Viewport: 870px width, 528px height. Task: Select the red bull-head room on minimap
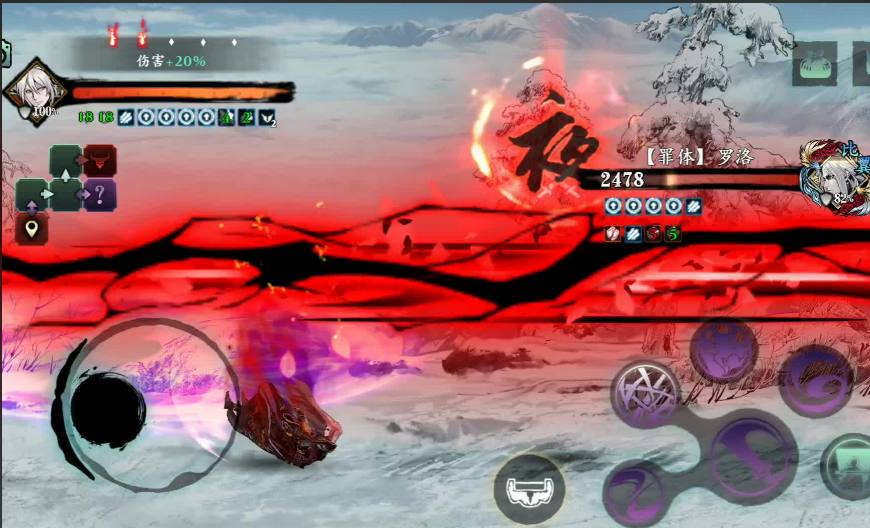pos(100,160)
